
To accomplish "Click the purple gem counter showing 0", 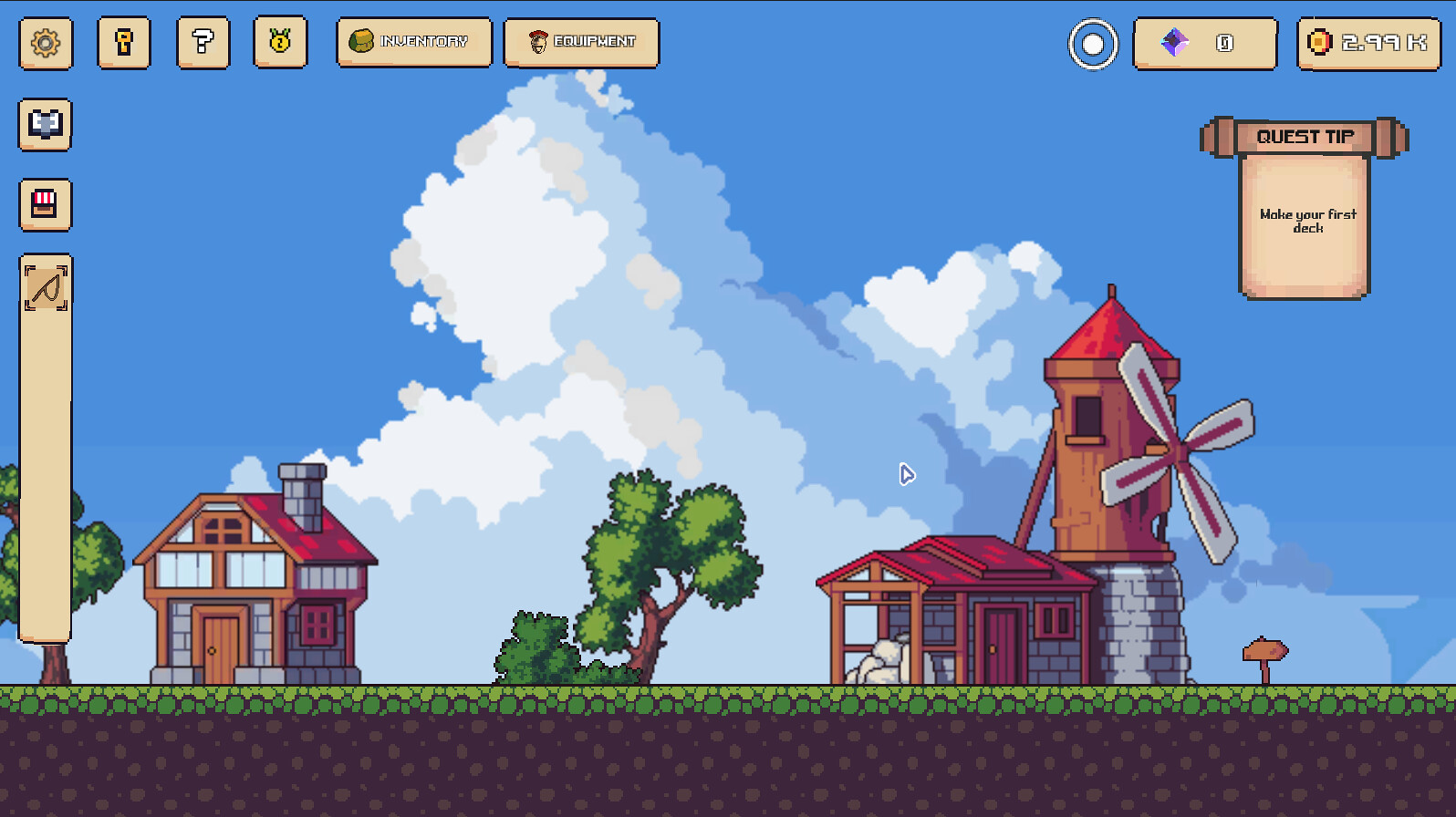I will click(1204, 42).
